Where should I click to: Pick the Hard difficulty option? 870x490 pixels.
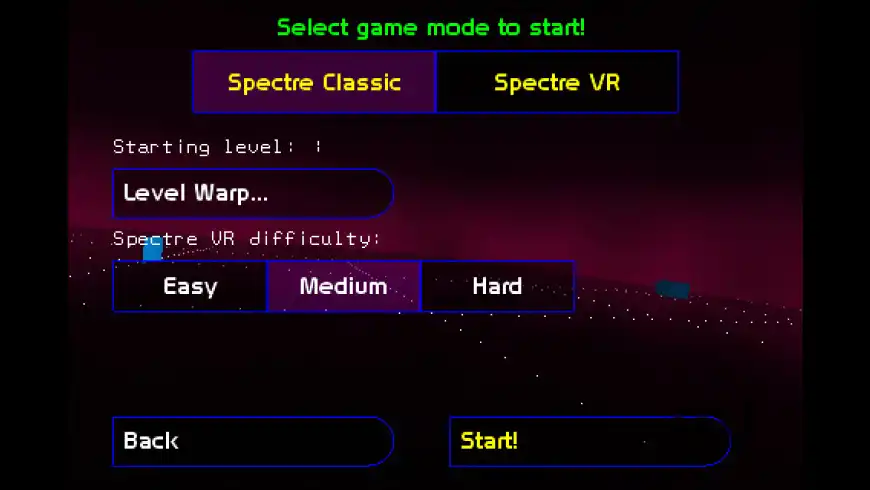pos(497,287)
